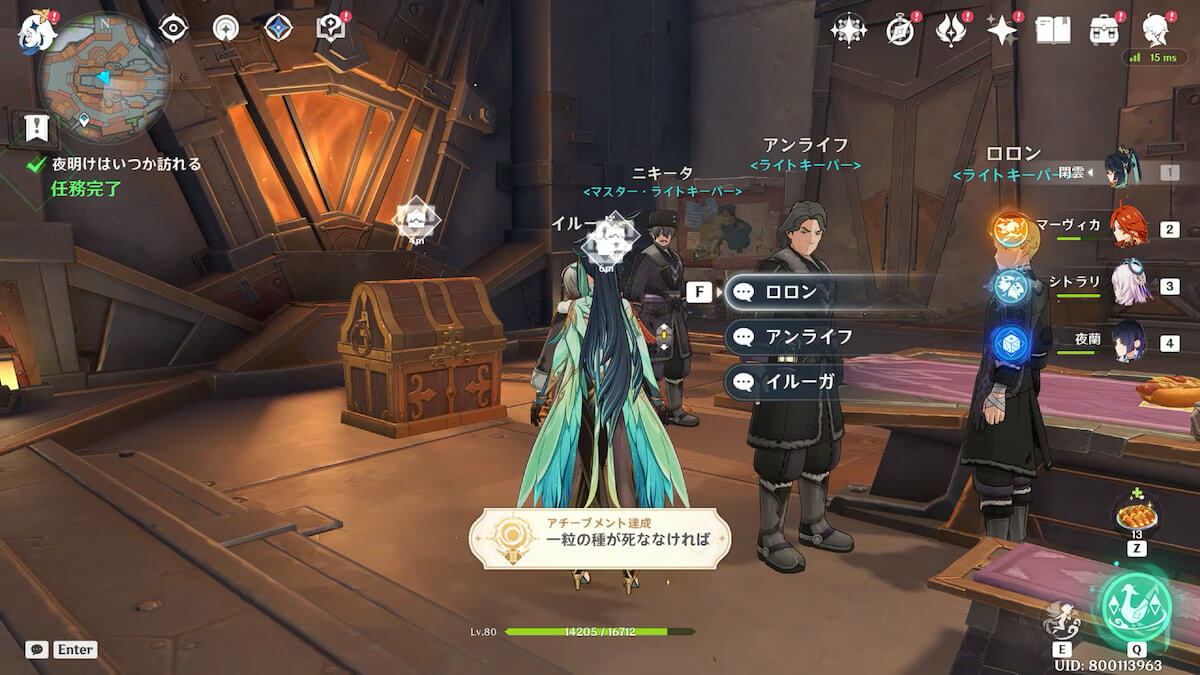The image size is (1200, 675).
Task: Switch to party member 夜蘭
Action: pyautogui.click(x=1128, y=342)
